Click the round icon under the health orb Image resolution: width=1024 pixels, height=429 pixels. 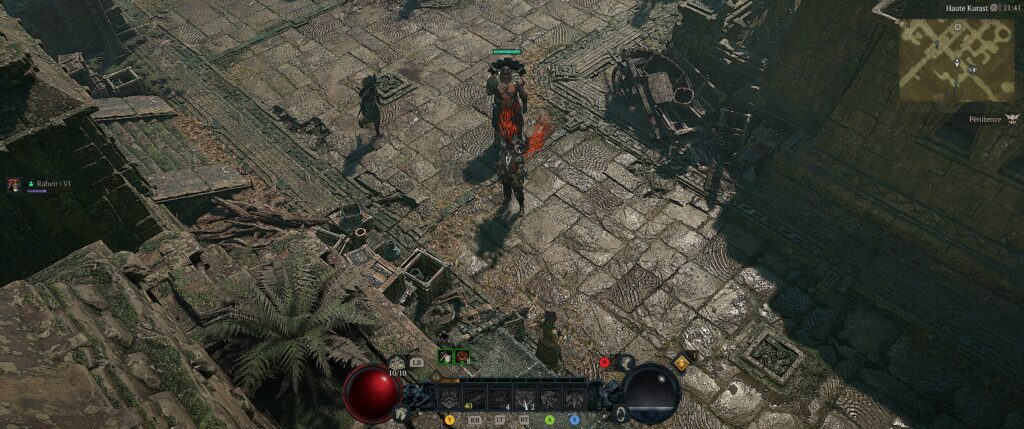pyautogui.click(x=400, y=412)
